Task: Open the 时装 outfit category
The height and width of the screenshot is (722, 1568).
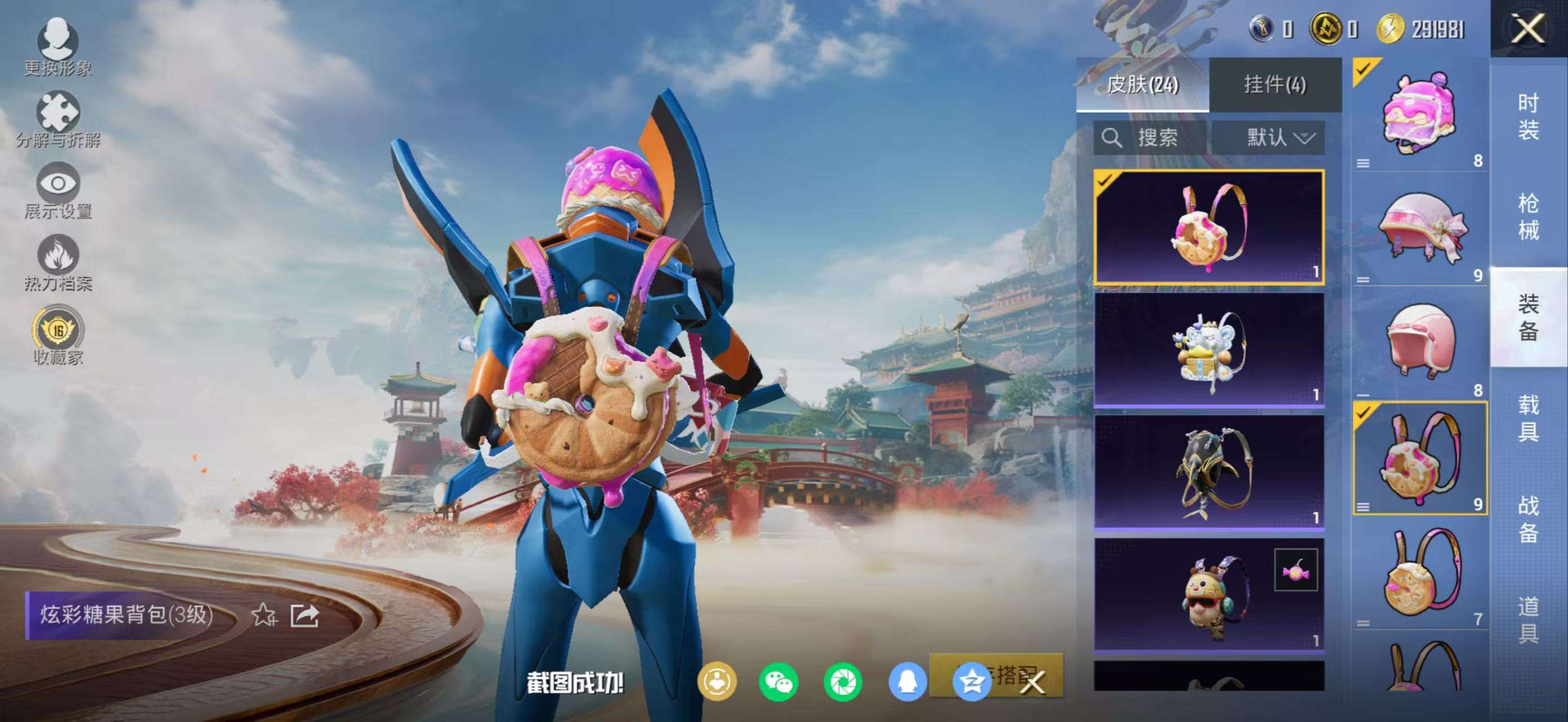Action: pyautogui.click(x=1528, y=116)
